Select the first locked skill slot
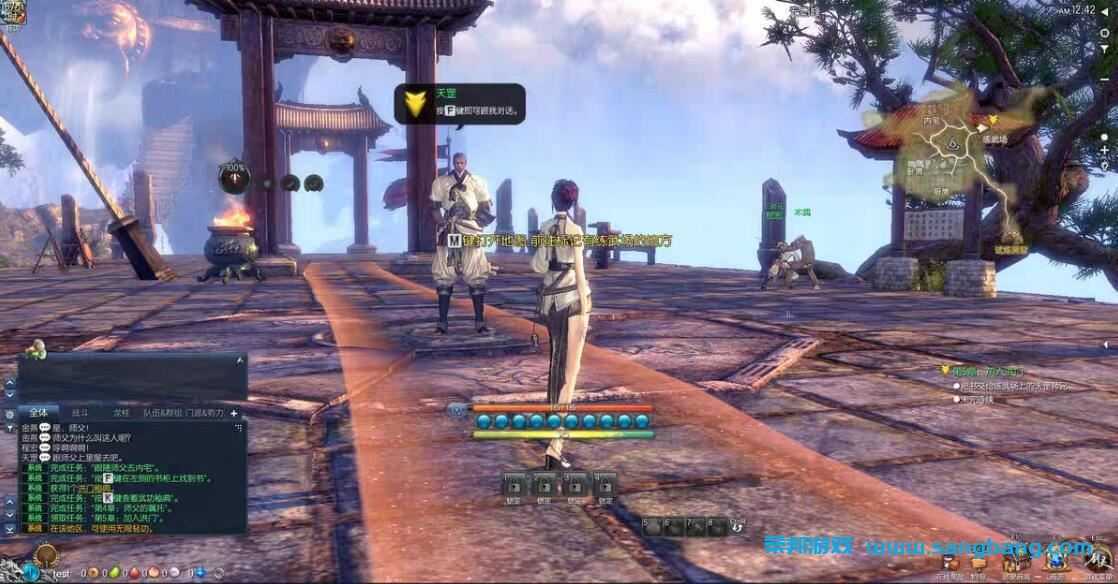The width and height of the screenshot is (1118, 584). (x=515, y=487)
